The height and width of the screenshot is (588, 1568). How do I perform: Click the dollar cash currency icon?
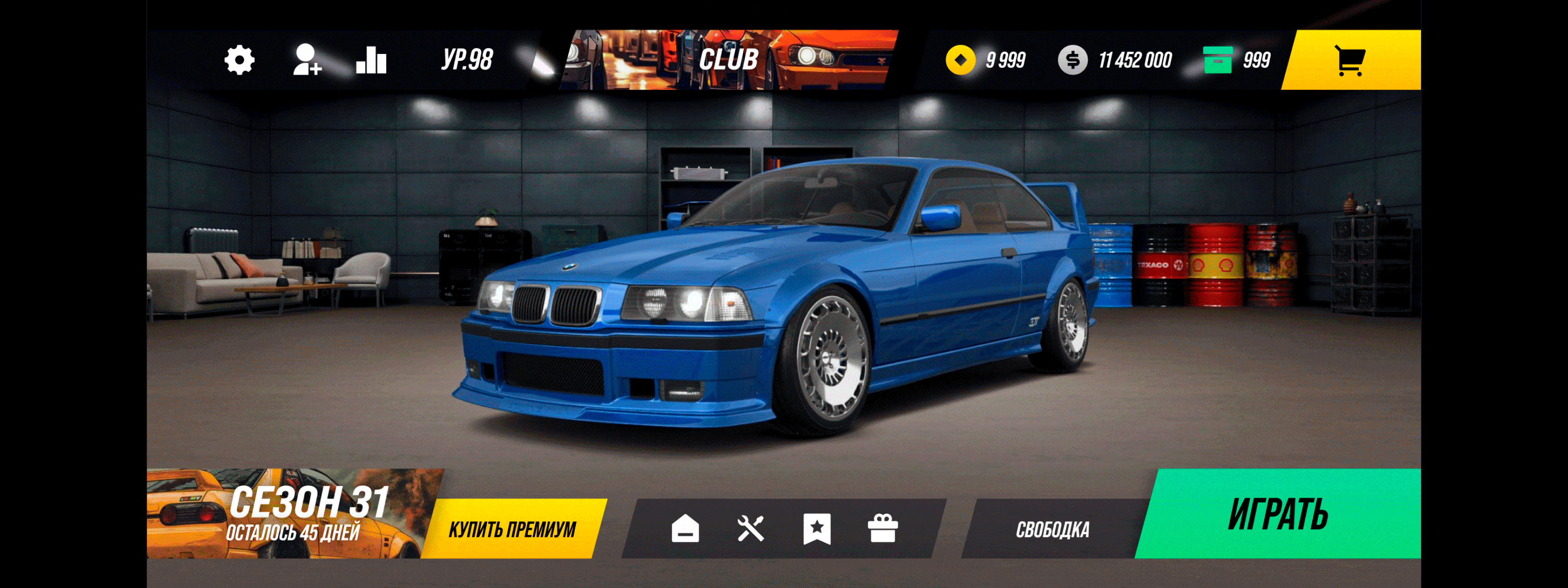[x=1073, y=60]
